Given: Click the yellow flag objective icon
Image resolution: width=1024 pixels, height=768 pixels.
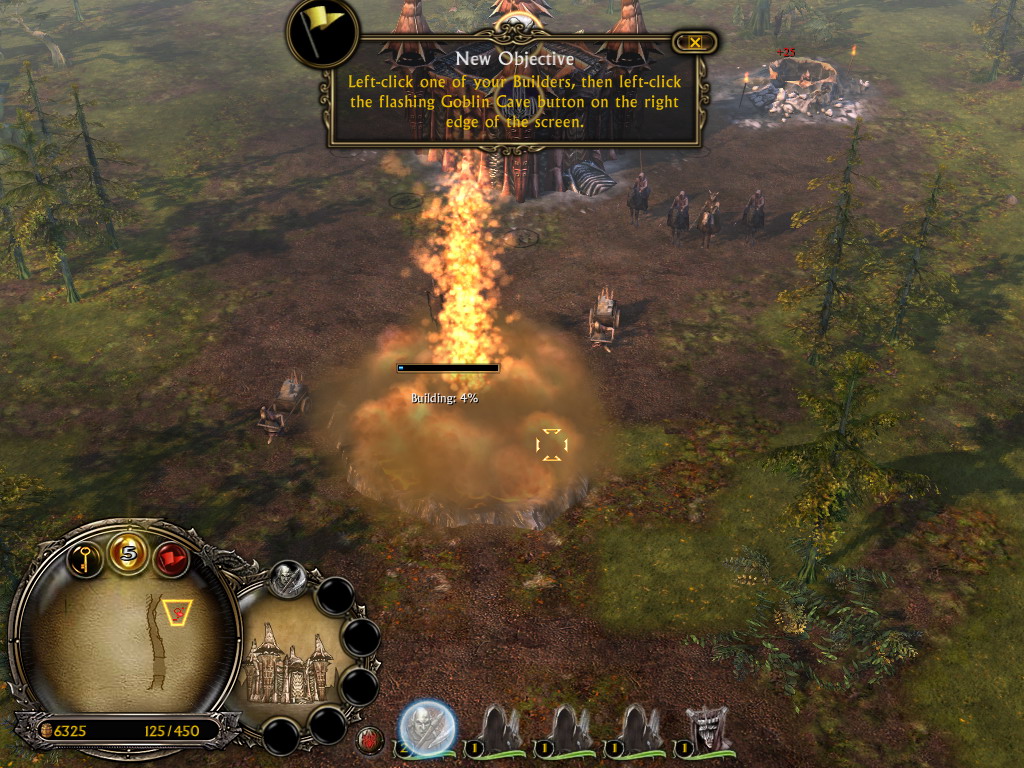Looking at the screenshot, I should pos(322,31).
